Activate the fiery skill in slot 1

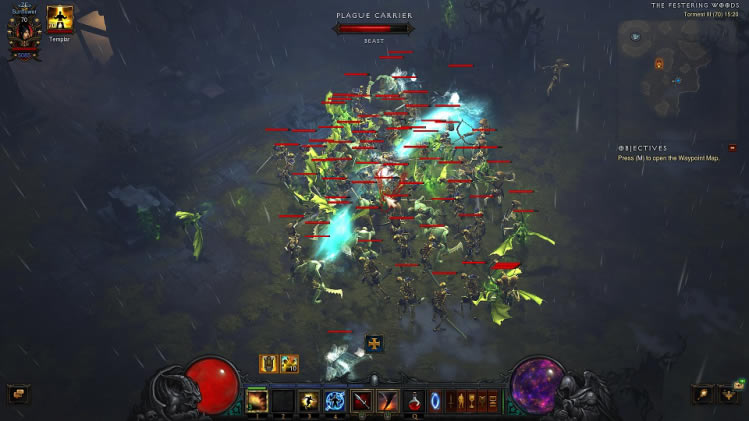tap(258, 401)
